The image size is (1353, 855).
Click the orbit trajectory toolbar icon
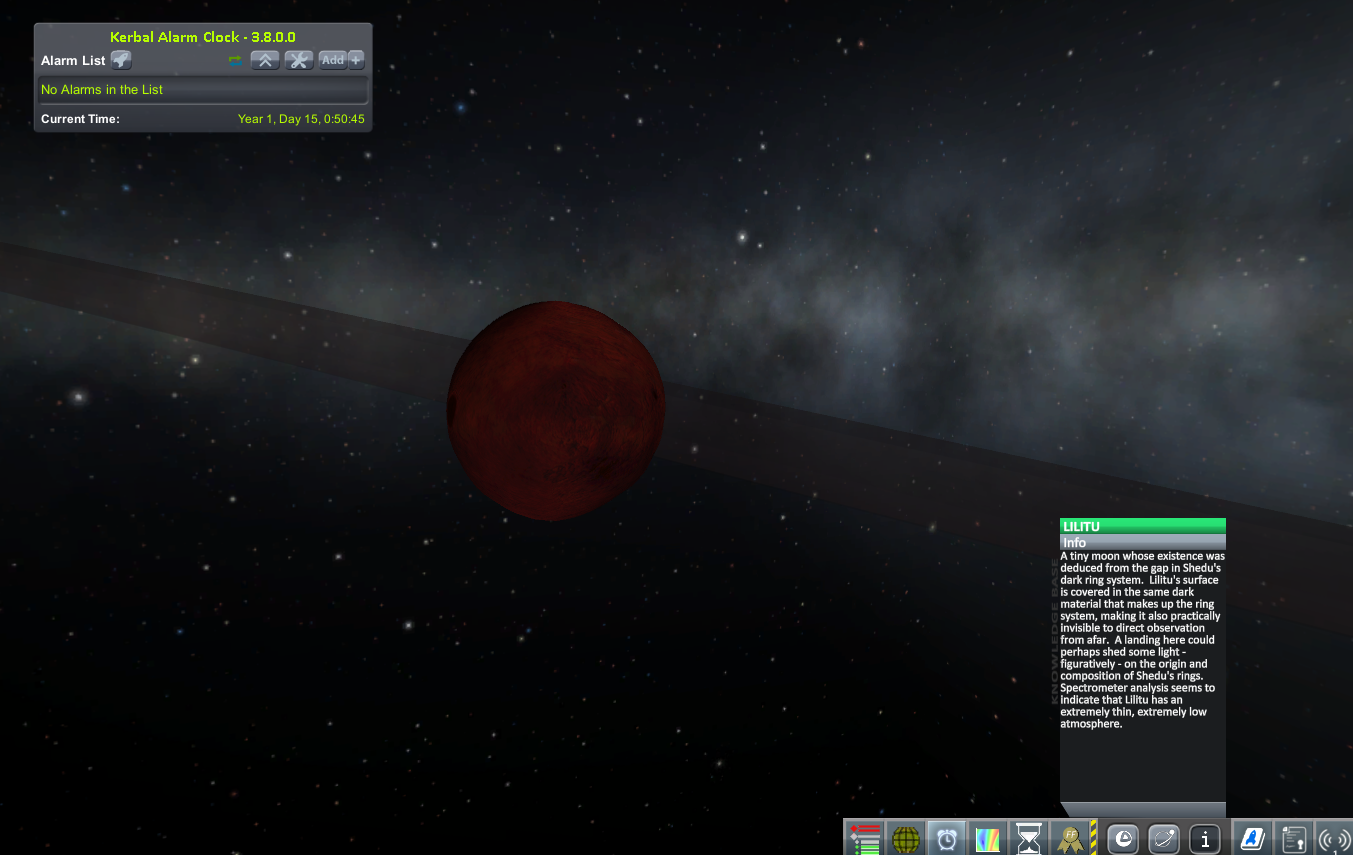click(1163, 838)
